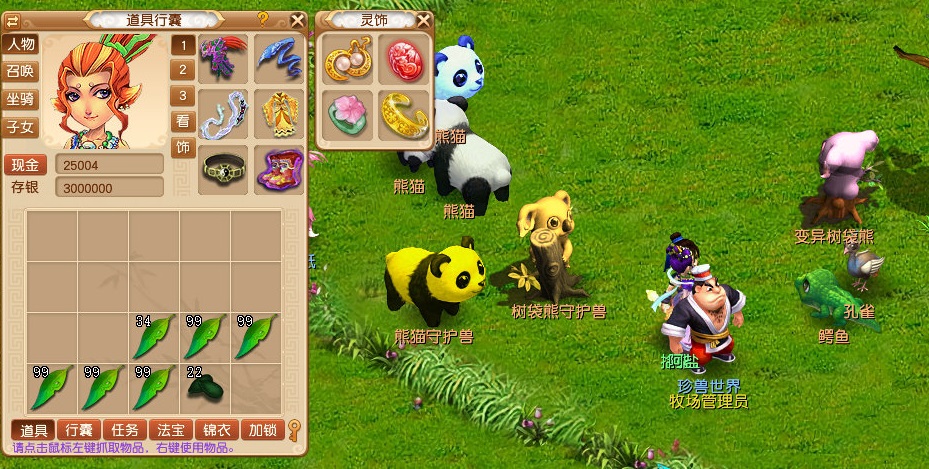Select equipment set 3
This screenshot has width=929, height=469.
pos(182,96)
